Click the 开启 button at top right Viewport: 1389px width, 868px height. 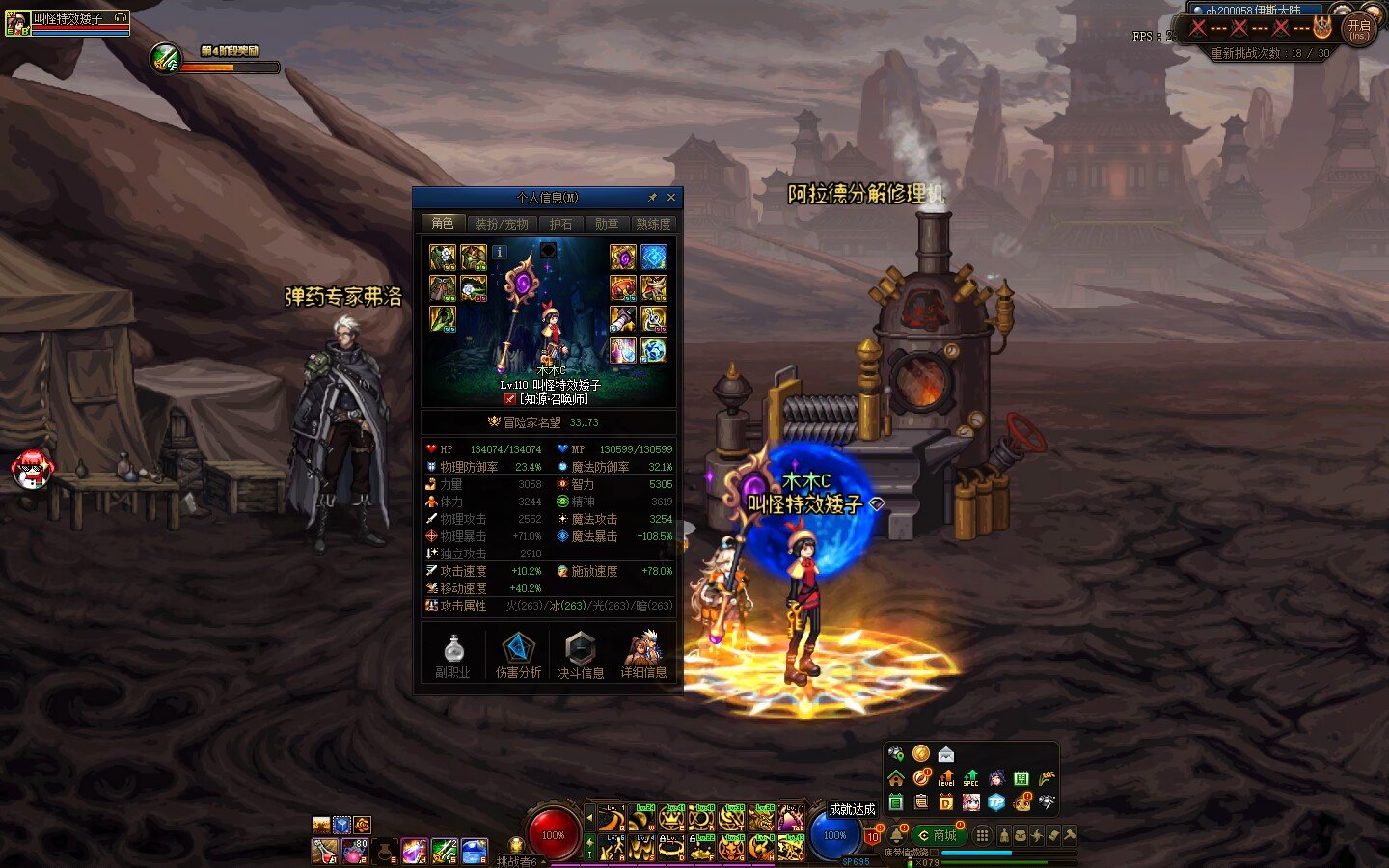click(1358, 29)
